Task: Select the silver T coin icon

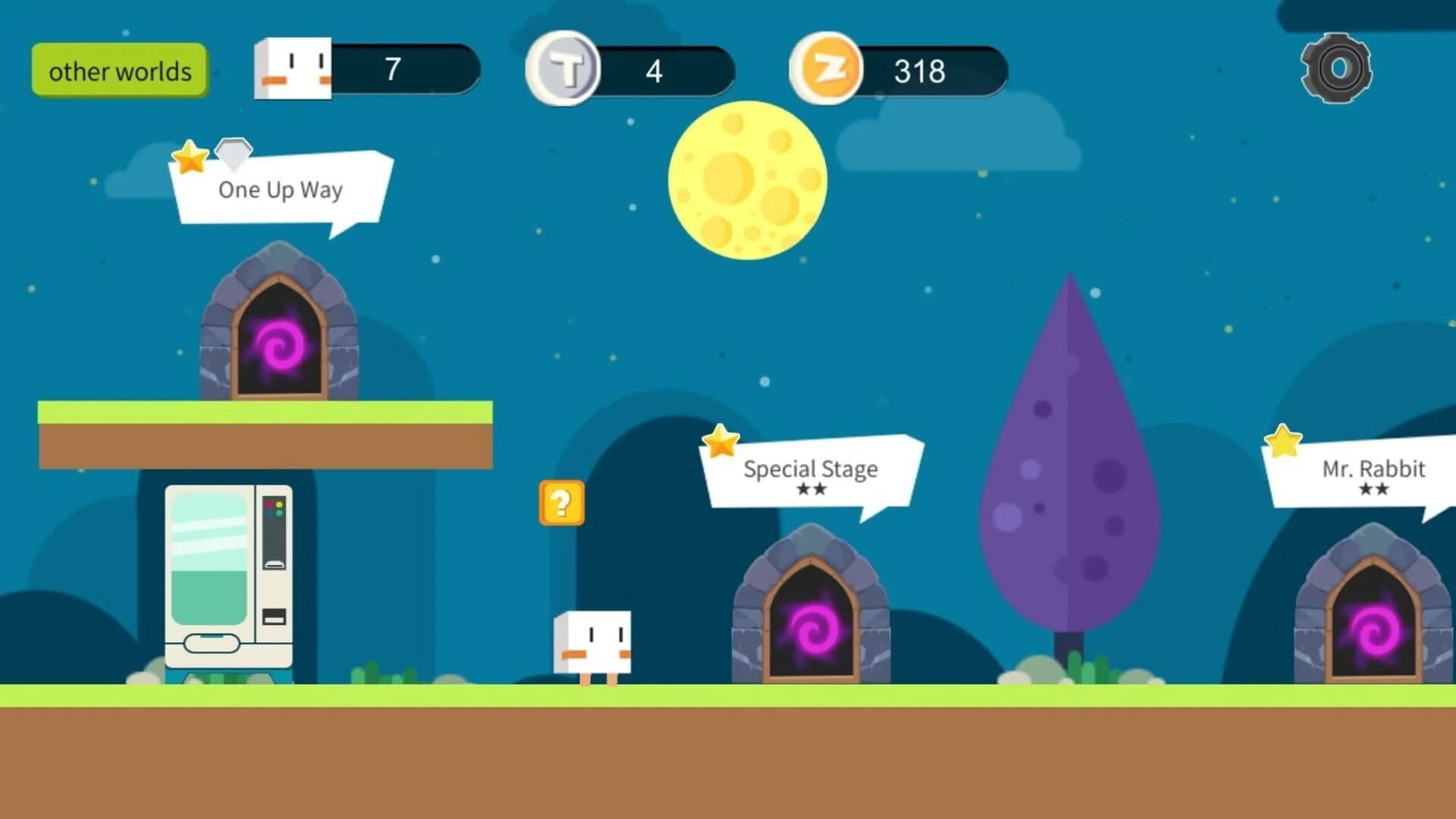Action: [562, 69]
